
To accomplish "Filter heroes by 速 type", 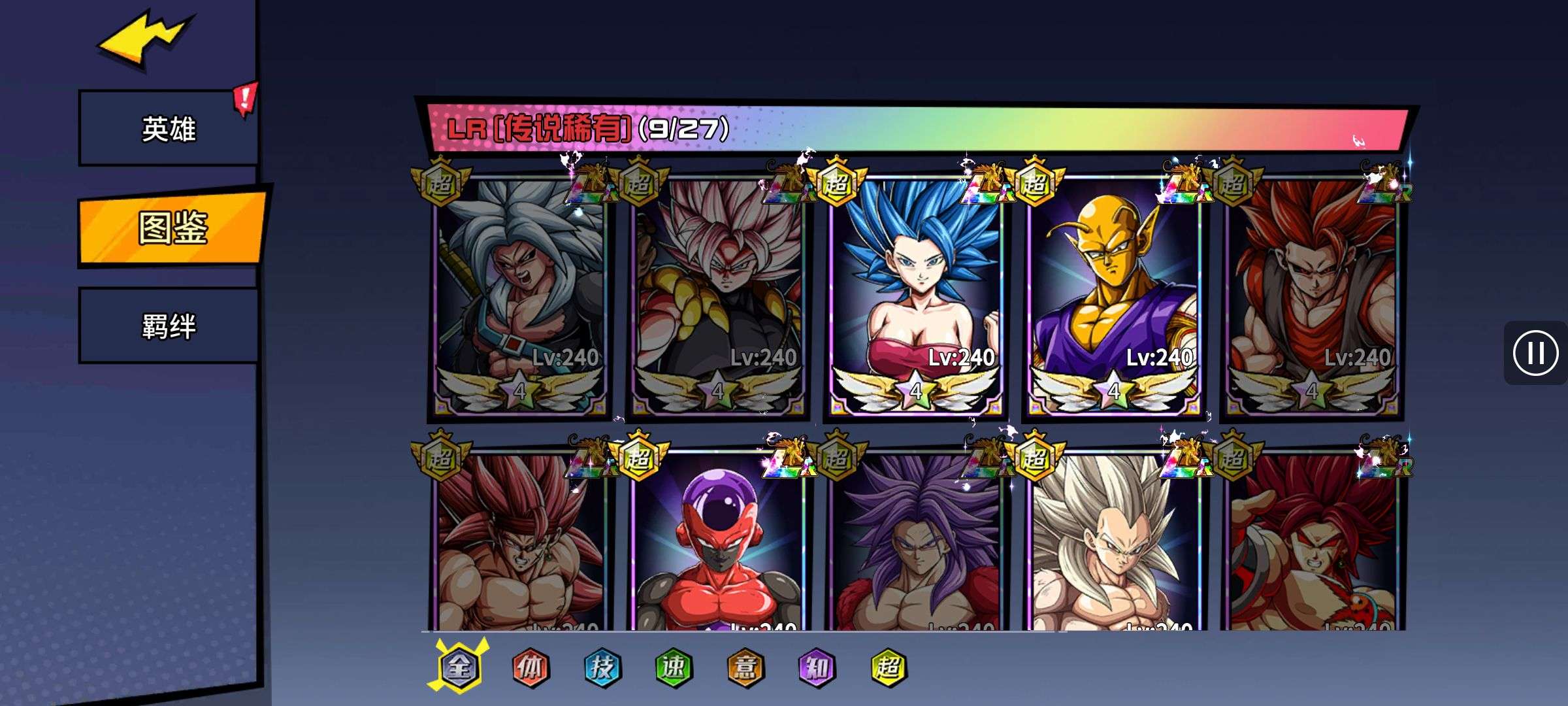I will coord(673,667).
